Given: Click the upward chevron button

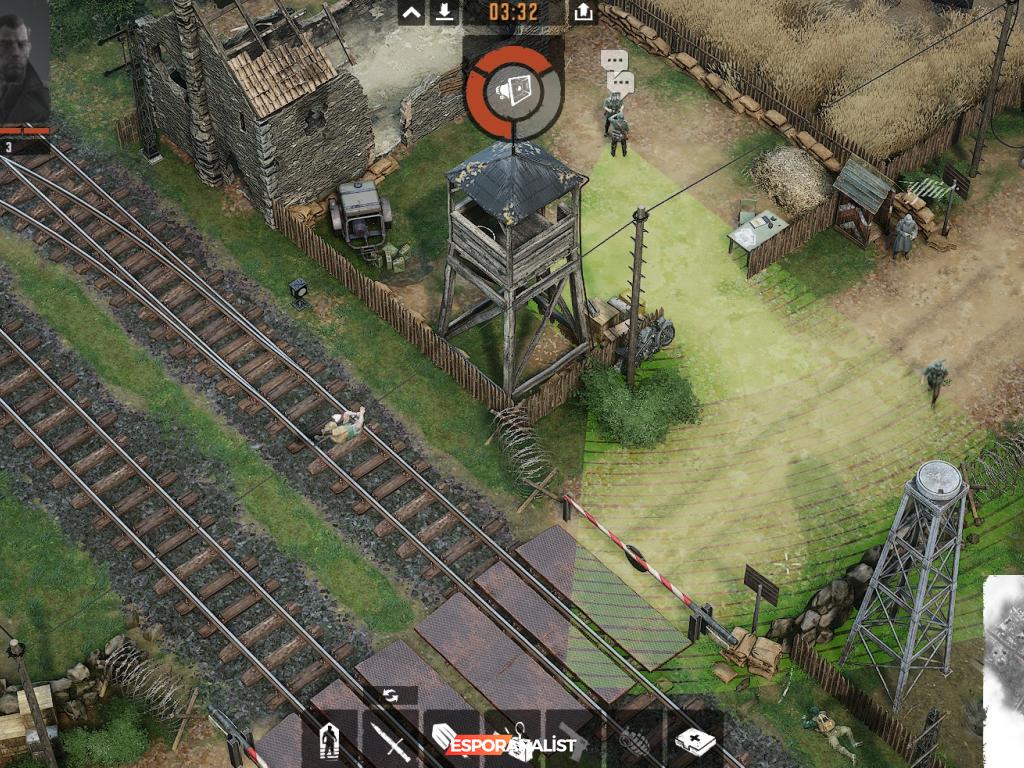Looking at the screenshot, I should click(411, 12).
